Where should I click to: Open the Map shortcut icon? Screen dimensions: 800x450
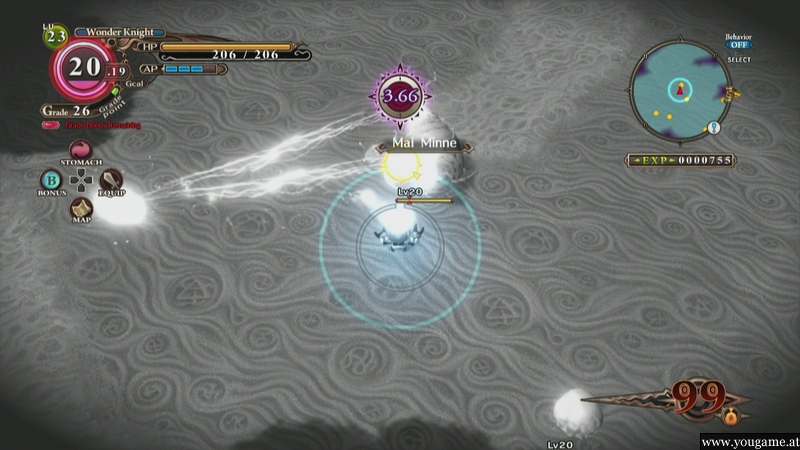(x=80, y=208)
